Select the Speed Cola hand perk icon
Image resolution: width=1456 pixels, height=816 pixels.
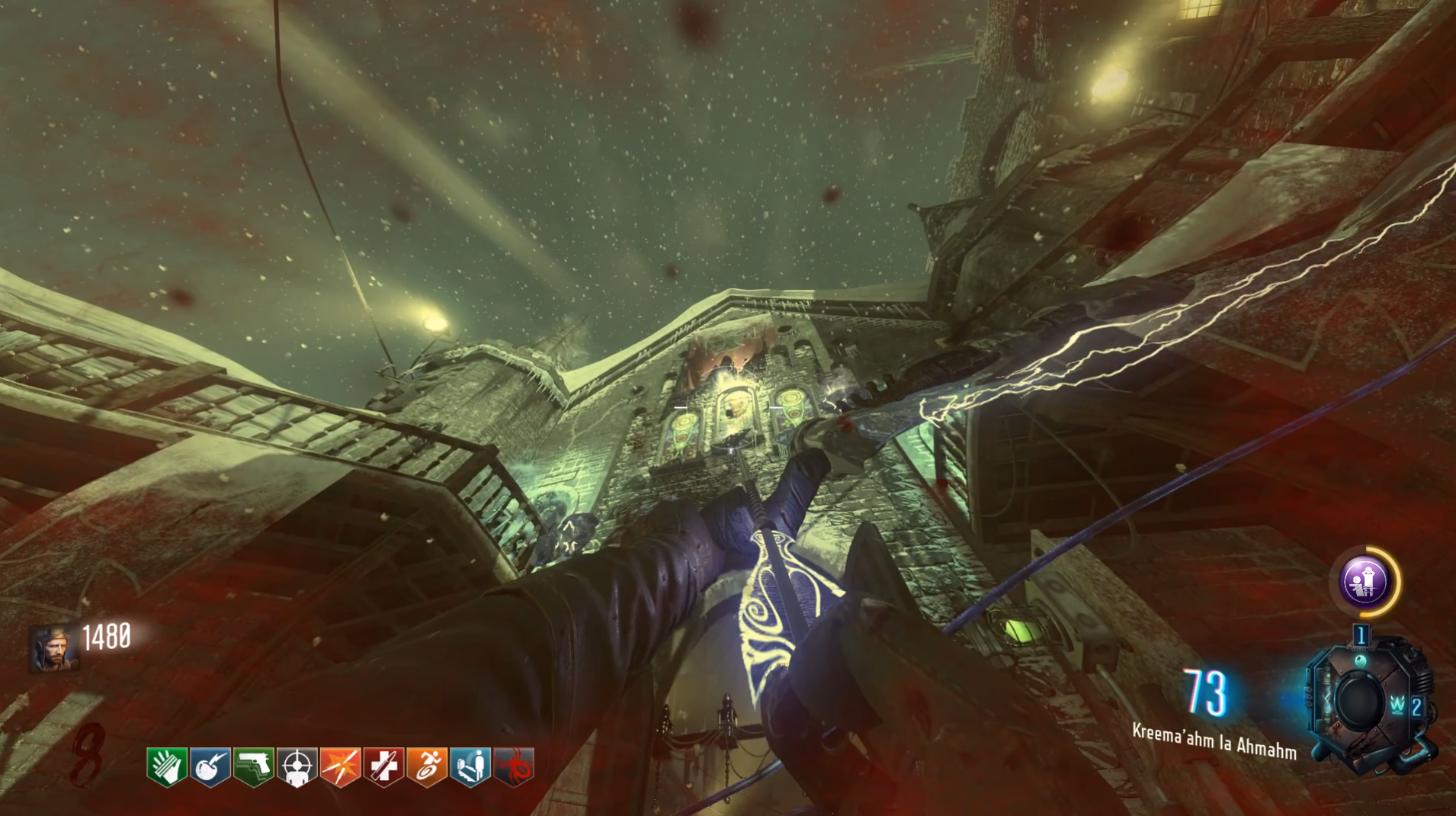pyautogui.click(x=167, y=766)
